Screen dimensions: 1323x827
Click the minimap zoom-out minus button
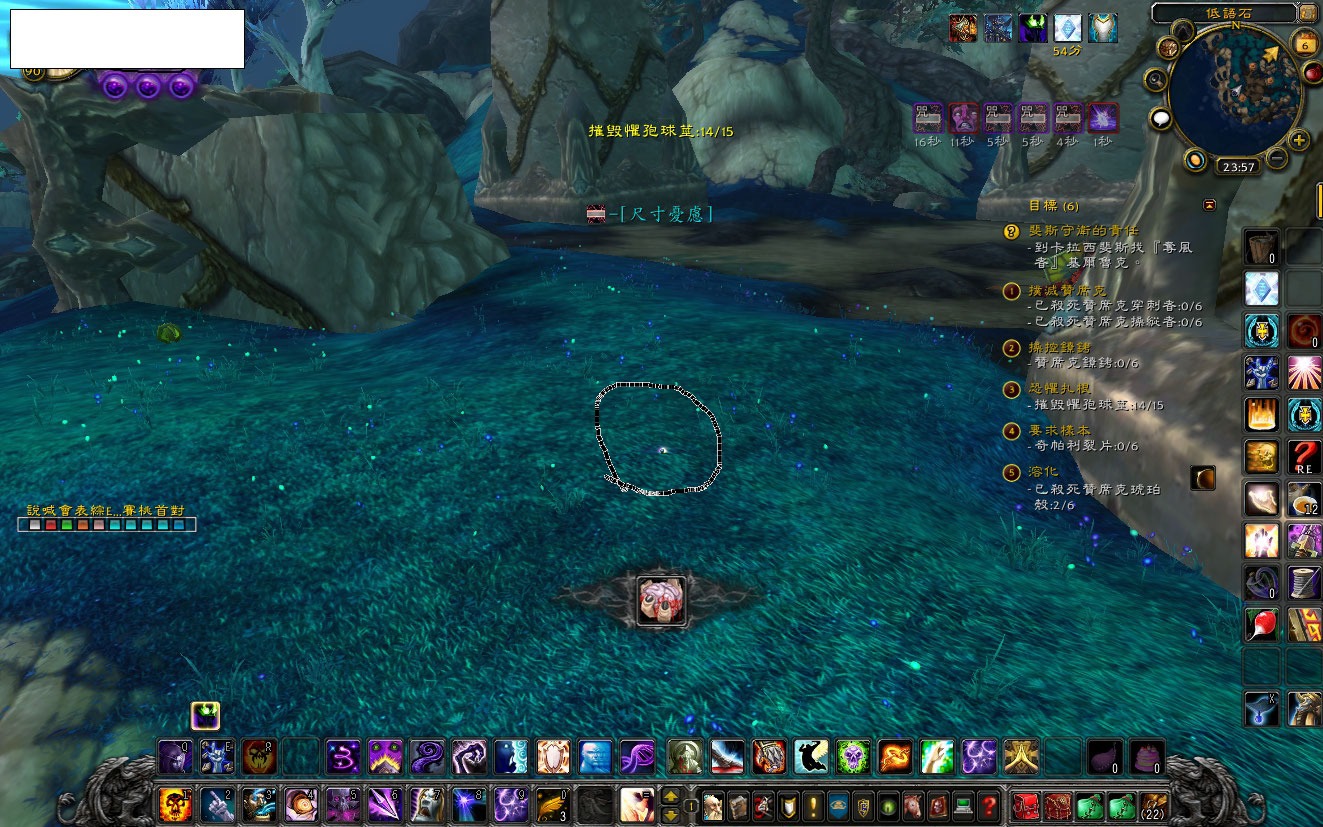1277,158
